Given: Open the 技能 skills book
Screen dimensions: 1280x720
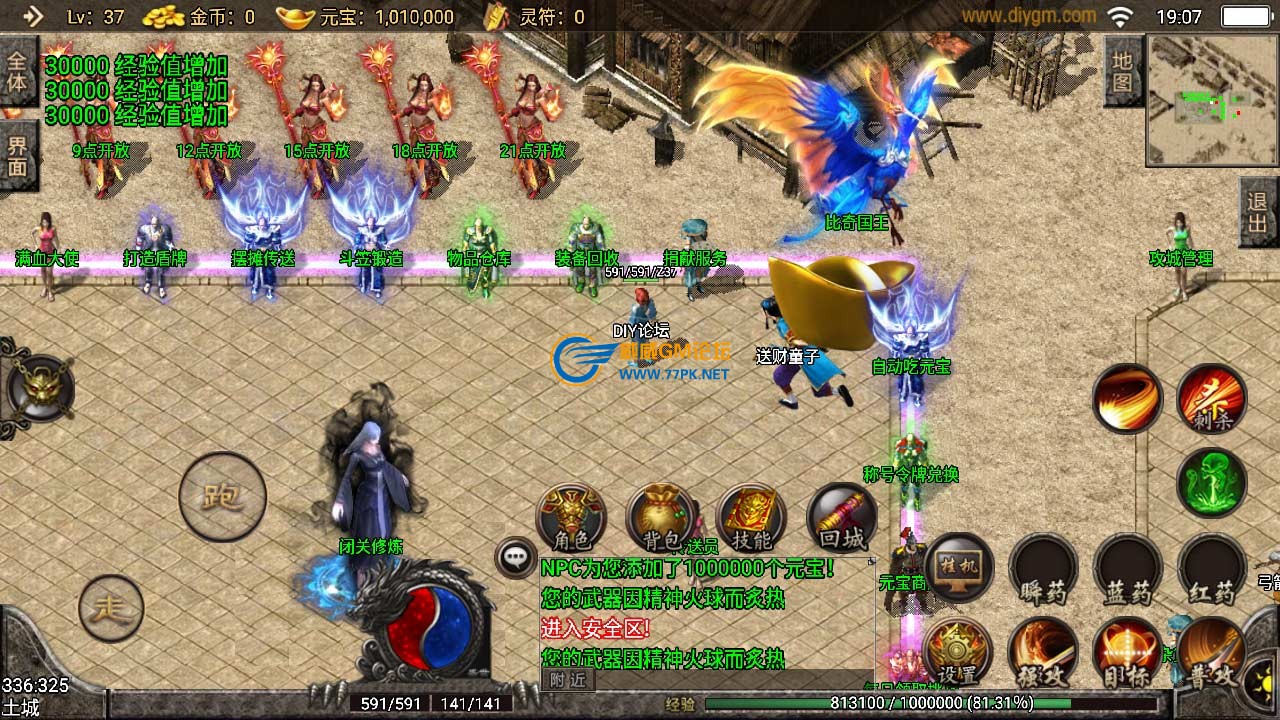Looking at the screenshot, I should pyautogui.click(x=751, y=519).
